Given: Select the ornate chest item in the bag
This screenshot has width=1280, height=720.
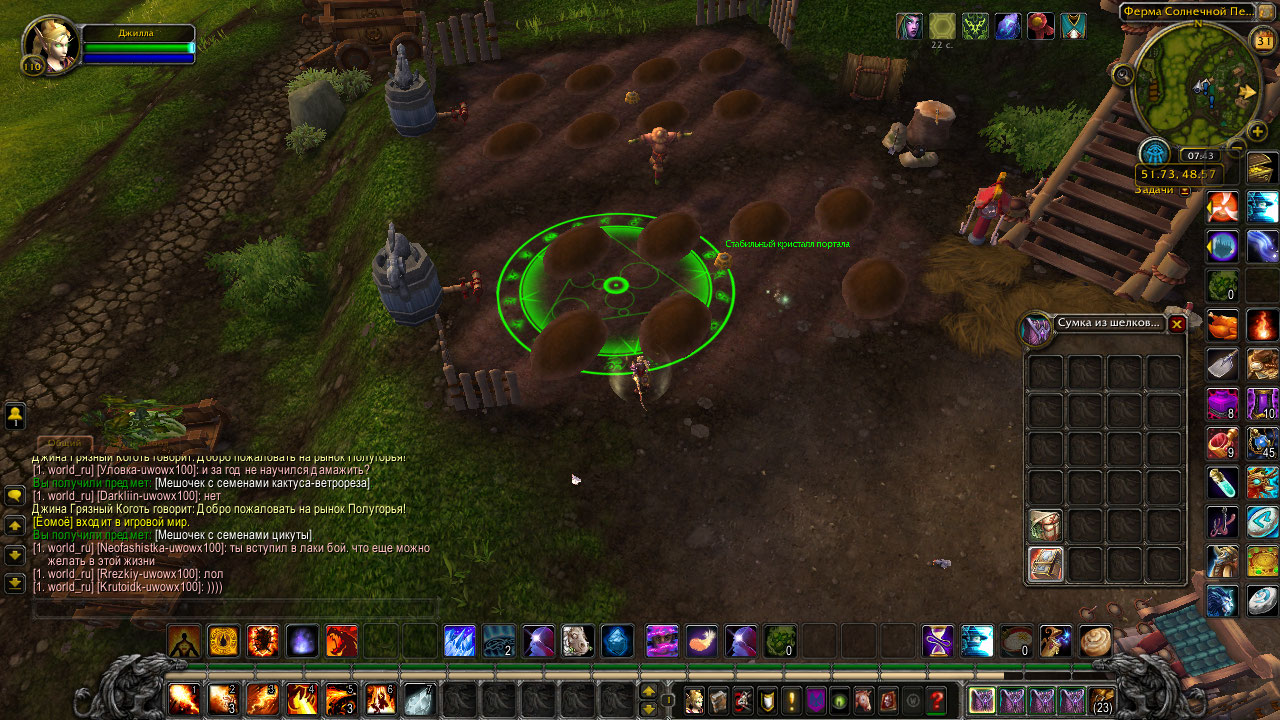Looking at the screenshot, I should pos(1045,564).
